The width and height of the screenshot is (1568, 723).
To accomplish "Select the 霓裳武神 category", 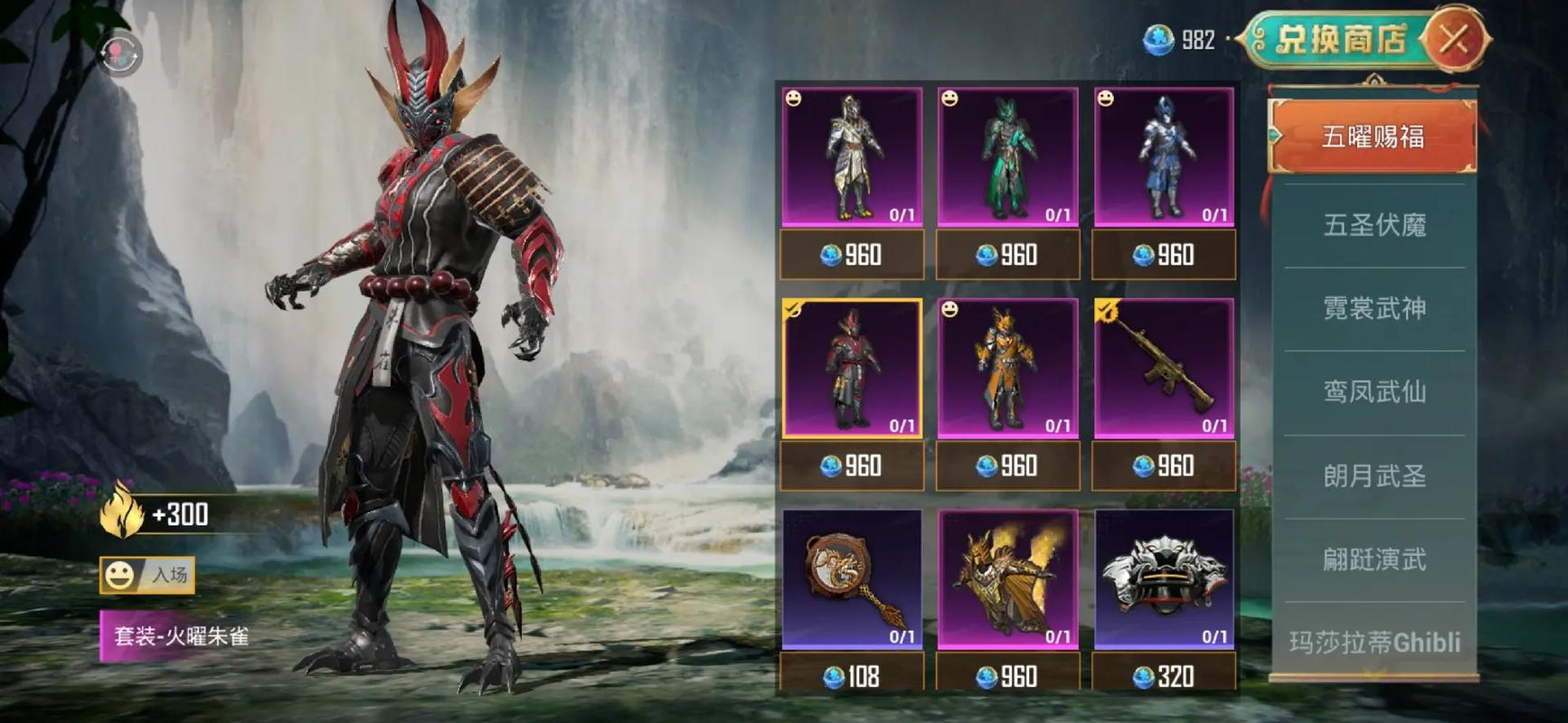I will point(1374,308).
